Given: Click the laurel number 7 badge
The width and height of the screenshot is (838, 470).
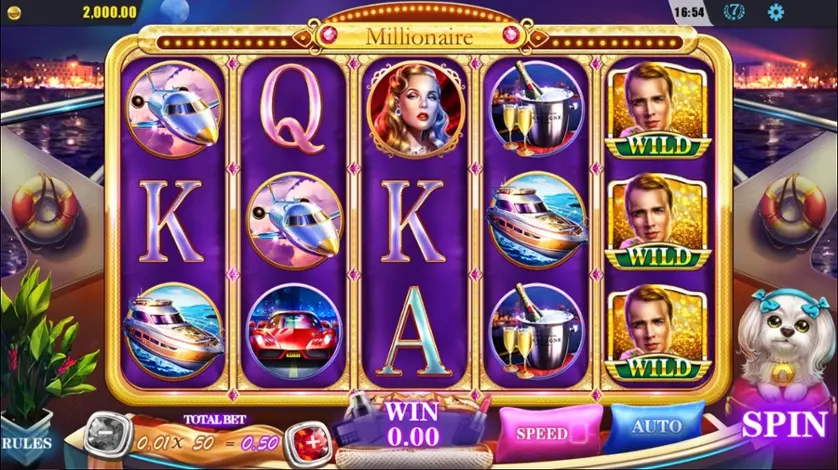Looking at the screenshot, I should [734, 13].
